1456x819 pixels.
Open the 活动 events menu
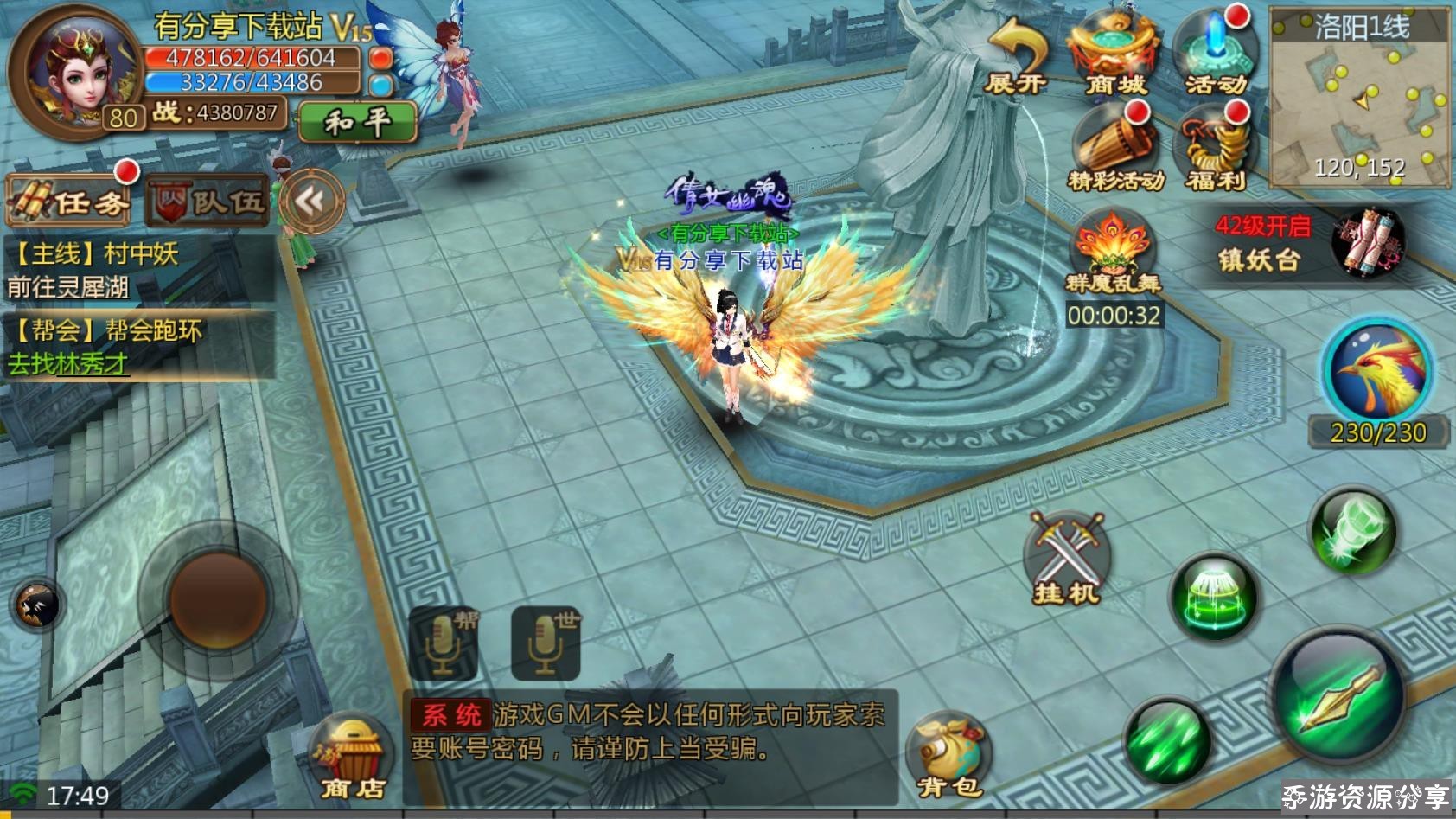(x=1215, y=54)
